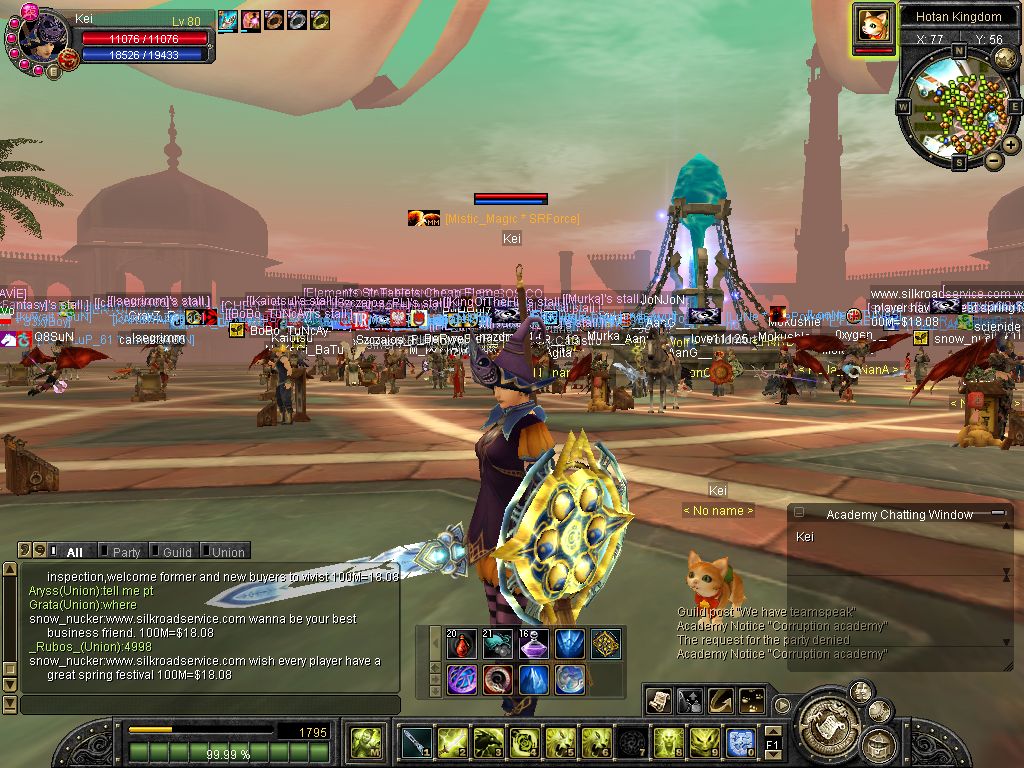Select the Union chat tab
This screenshot has width=1024, height=768.
click(x=227, y=552)
